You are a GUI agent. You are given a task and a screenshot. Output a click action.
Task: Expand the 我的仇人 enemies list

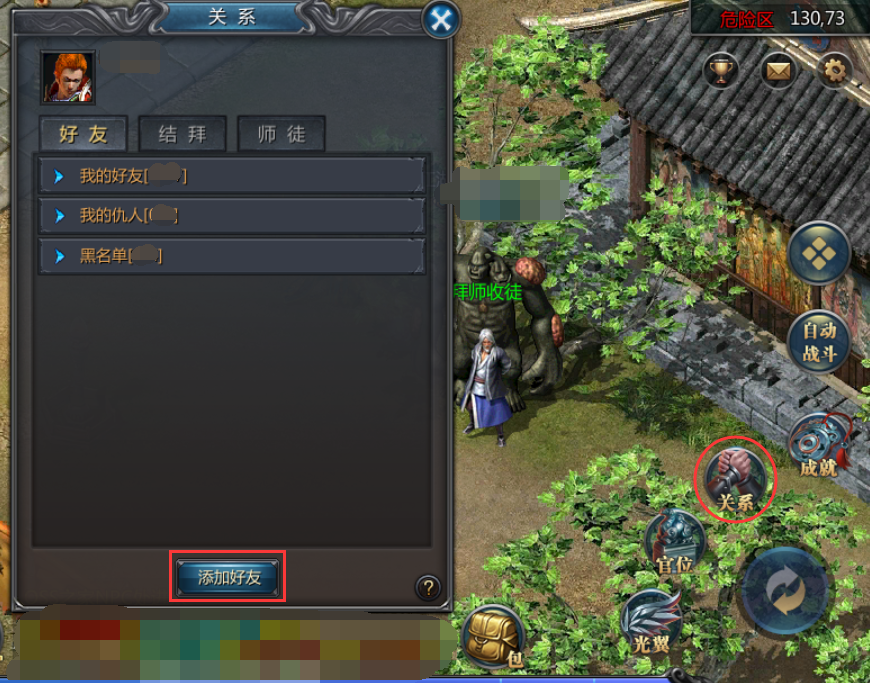point(232,215)
